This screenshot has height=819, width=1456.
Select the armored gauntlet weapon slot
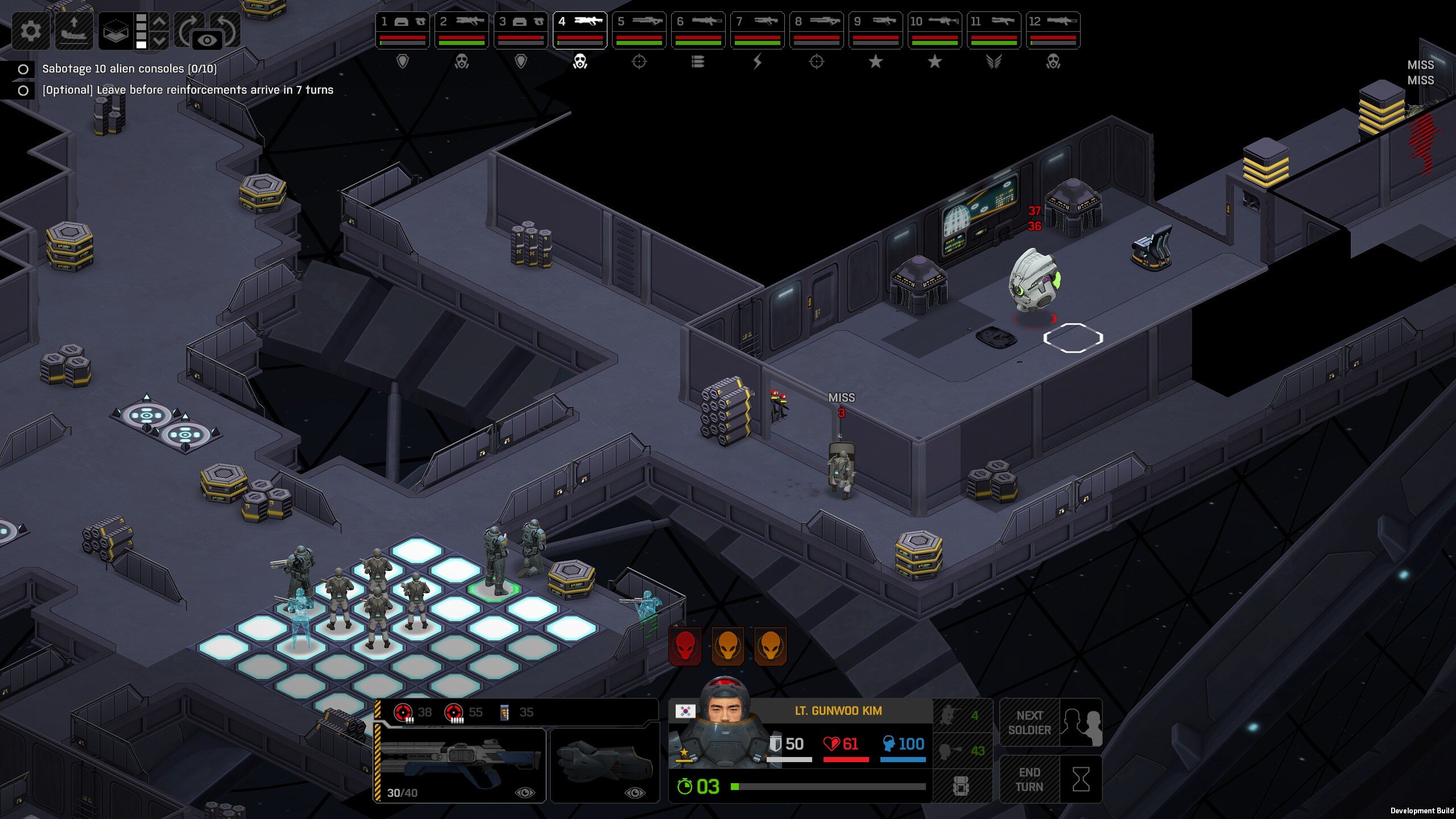coord(605,765)
